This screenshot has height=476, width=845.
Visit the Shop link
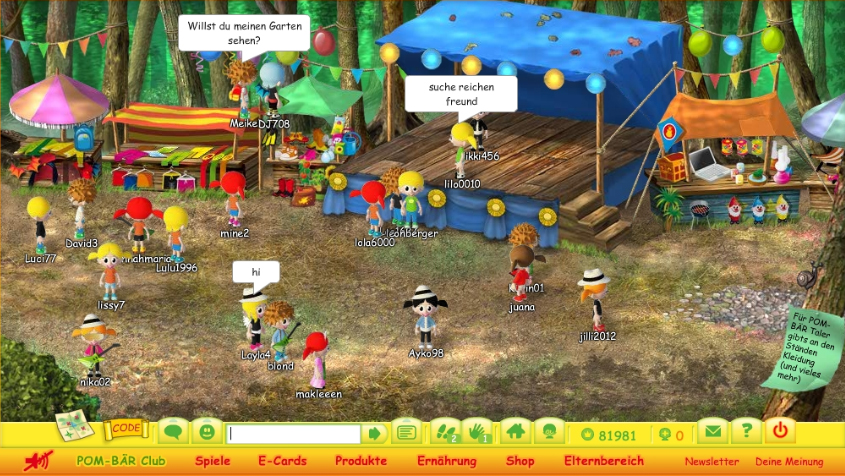520,461
